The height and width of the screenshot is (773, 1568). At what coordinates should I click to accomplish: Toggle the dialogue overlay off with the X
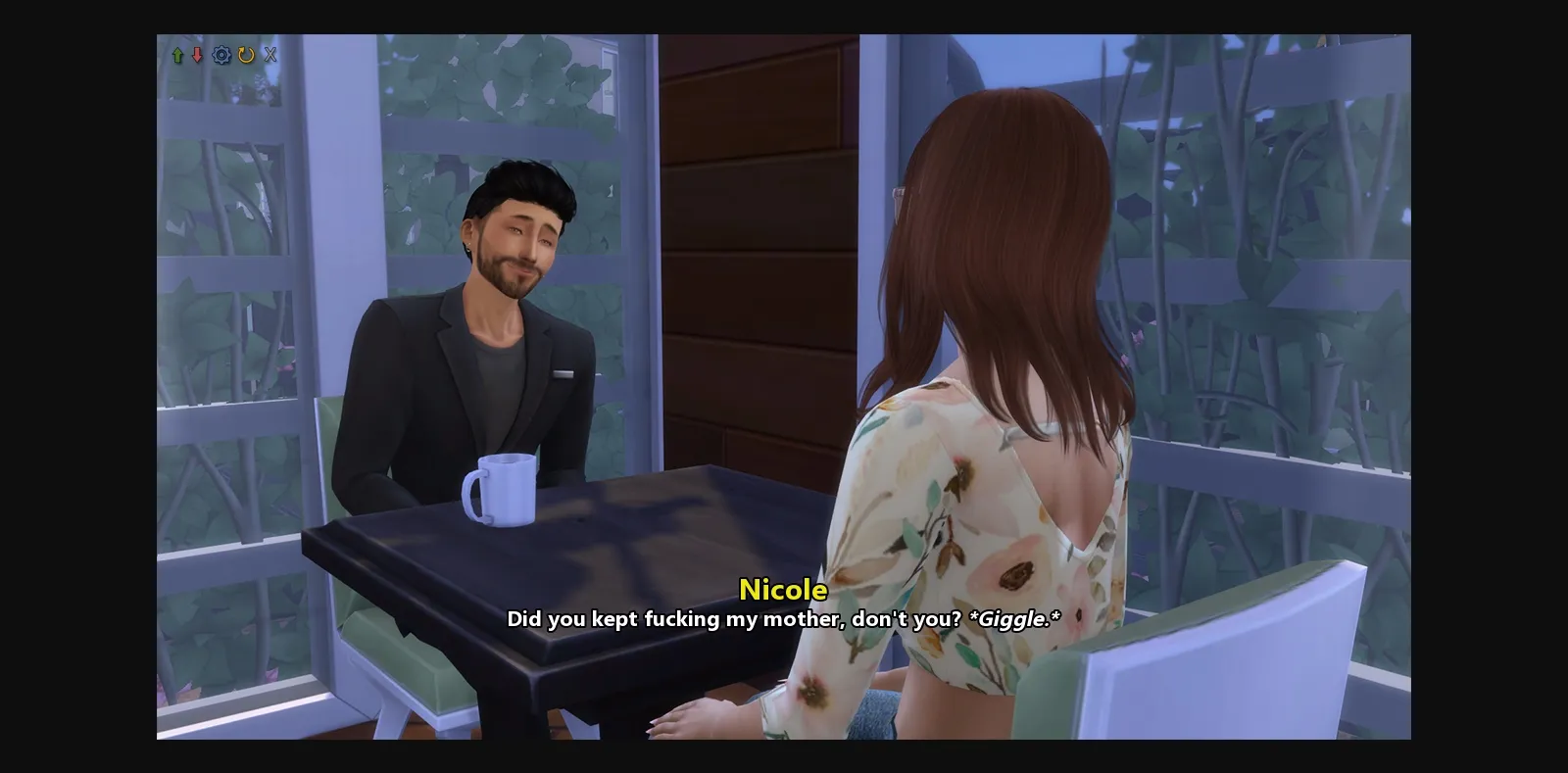[270, 55]
